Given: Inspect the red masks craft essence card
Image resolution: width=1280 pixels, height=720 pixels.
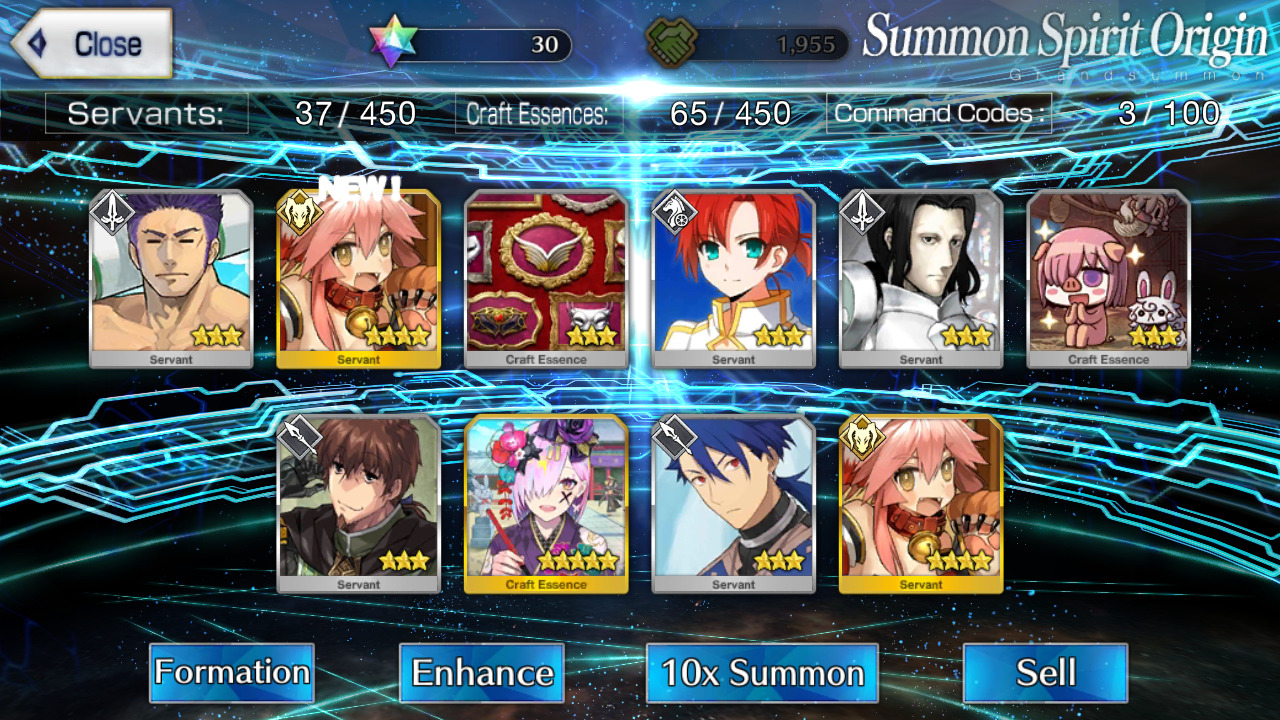Looking at the screenshot, I should click(546, 279).
